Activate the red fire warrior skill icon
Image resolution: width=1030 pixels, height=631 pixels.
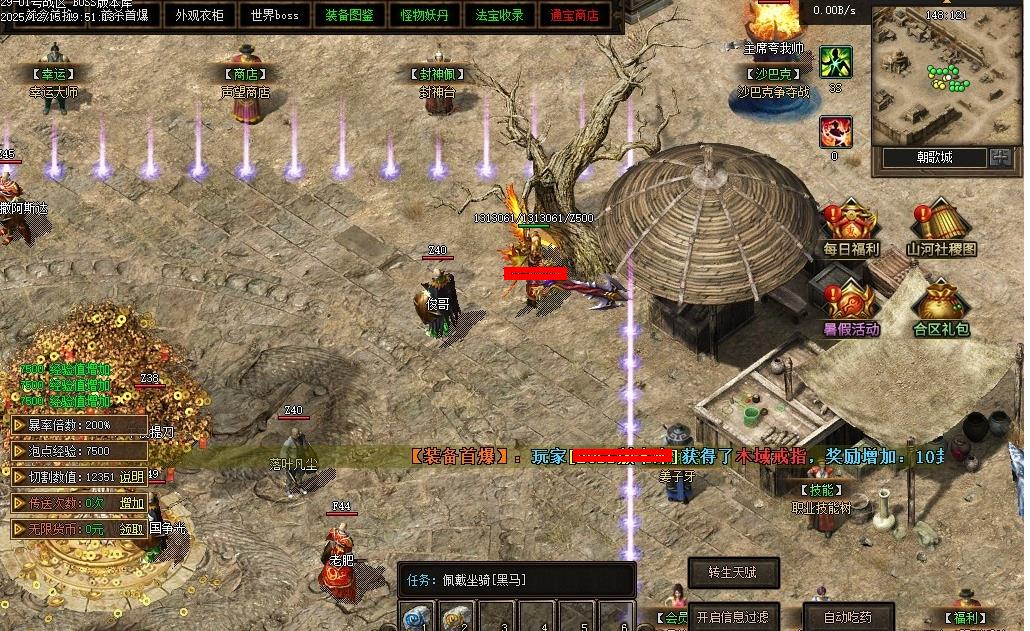(x=835, y=132)
